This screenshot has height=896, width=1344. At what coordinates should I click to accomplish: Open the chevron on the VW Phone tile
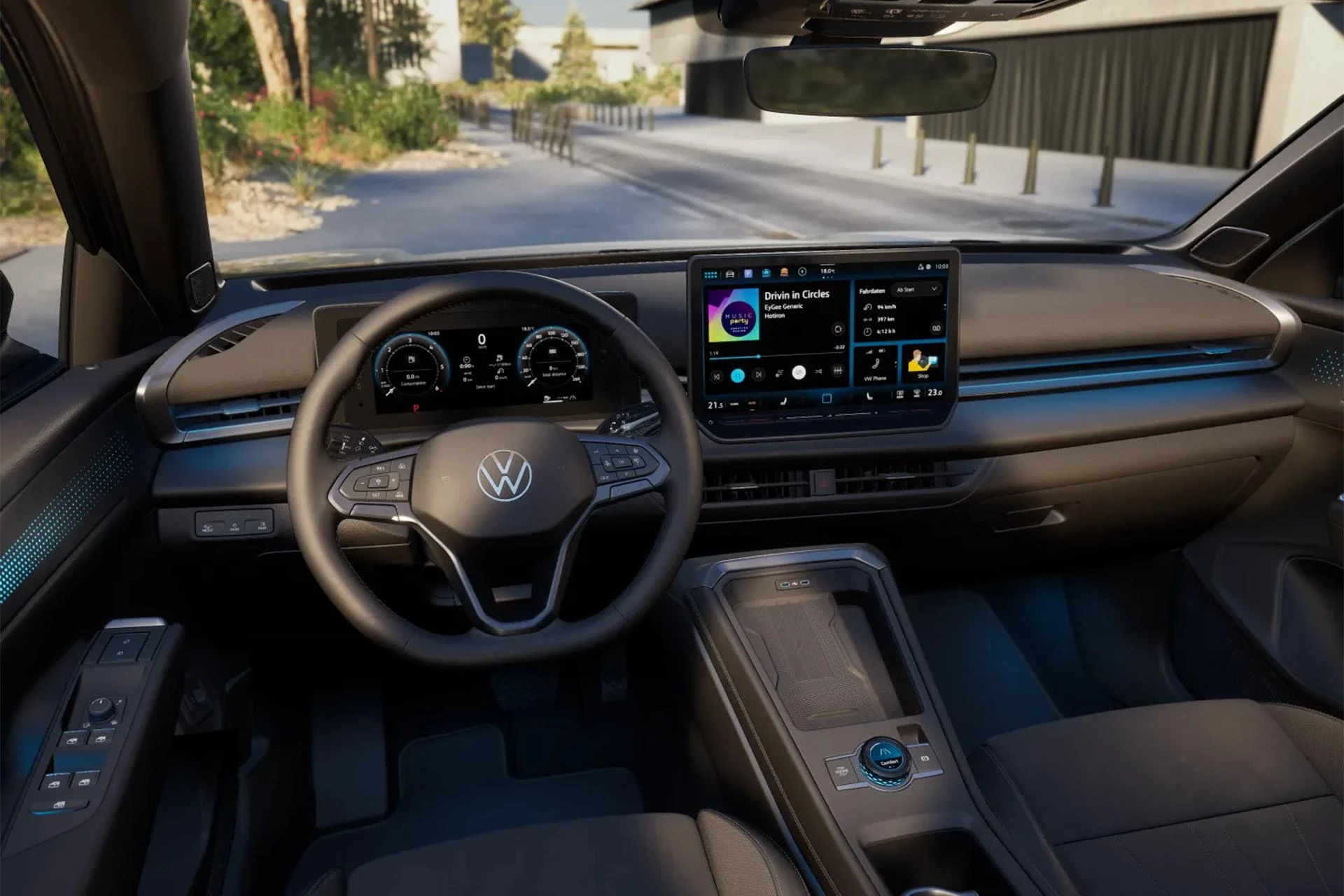(x=895, y=363)
